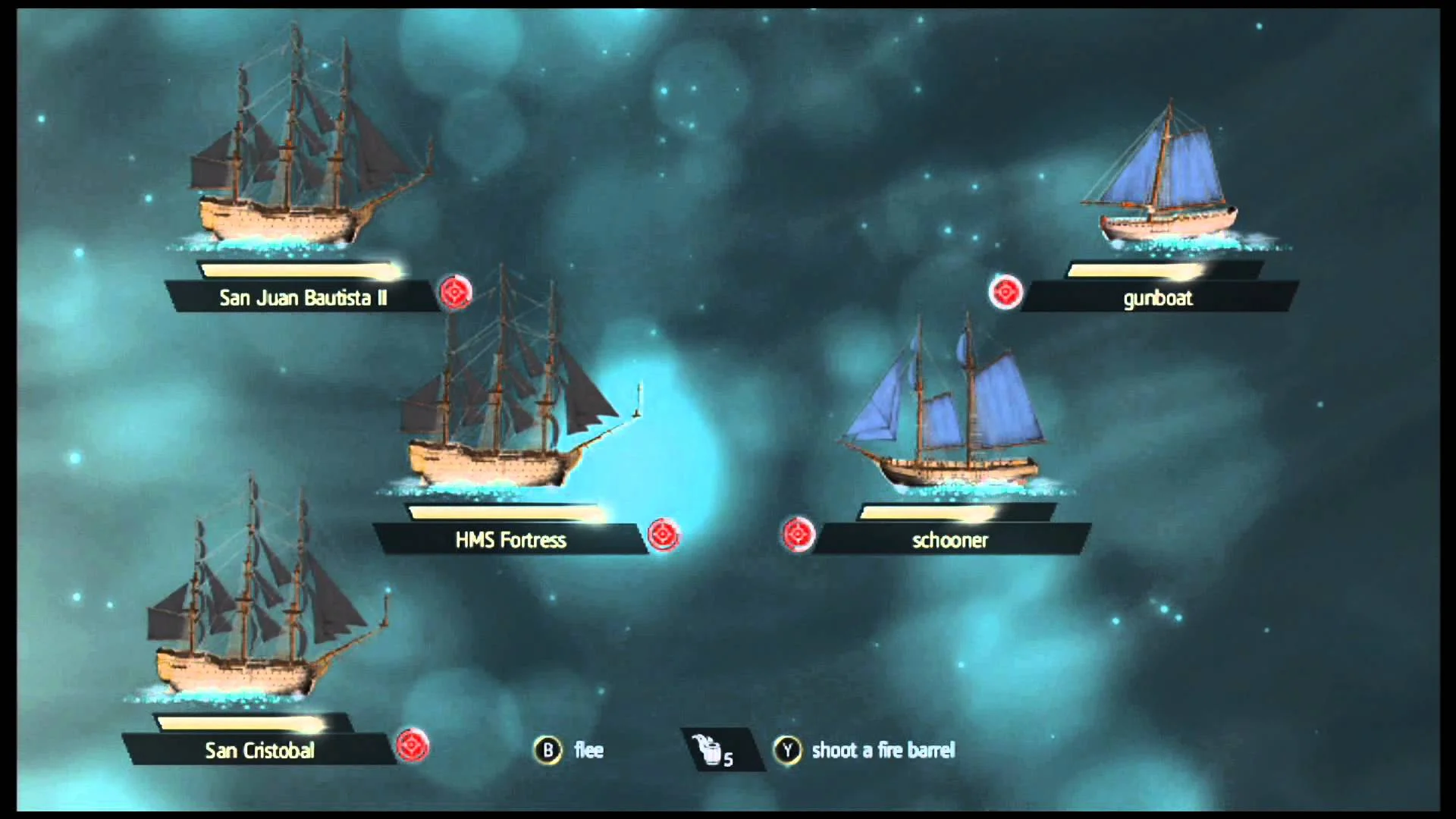The height and width of the screenshot is (819, 1456).
Task: Select the crosshair icon next to San Cristobal
Action: point(412,747)
